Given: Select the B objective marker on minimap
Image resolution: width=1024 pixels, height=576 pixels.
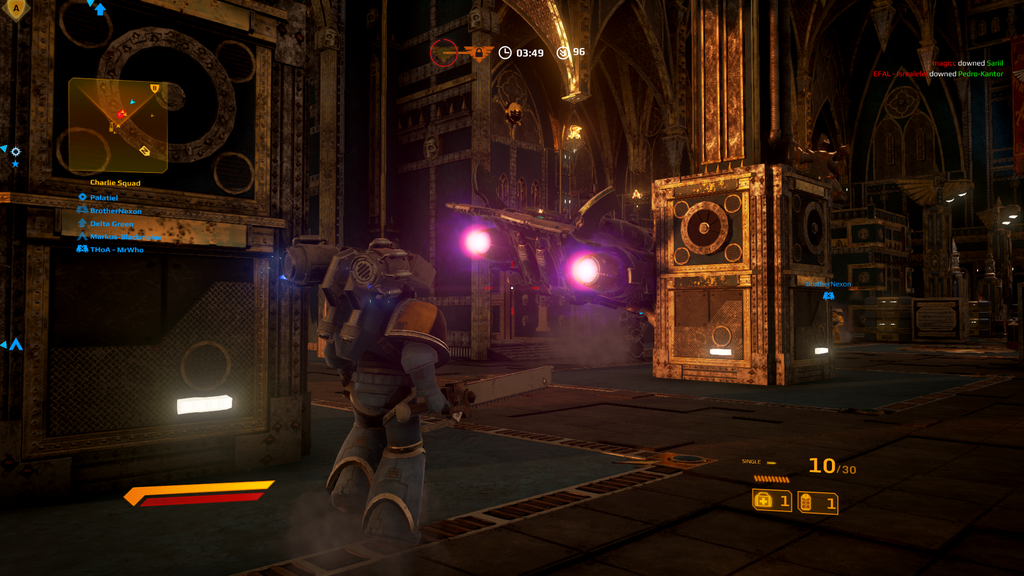Looking at the screenshot, I should point(155,89).
